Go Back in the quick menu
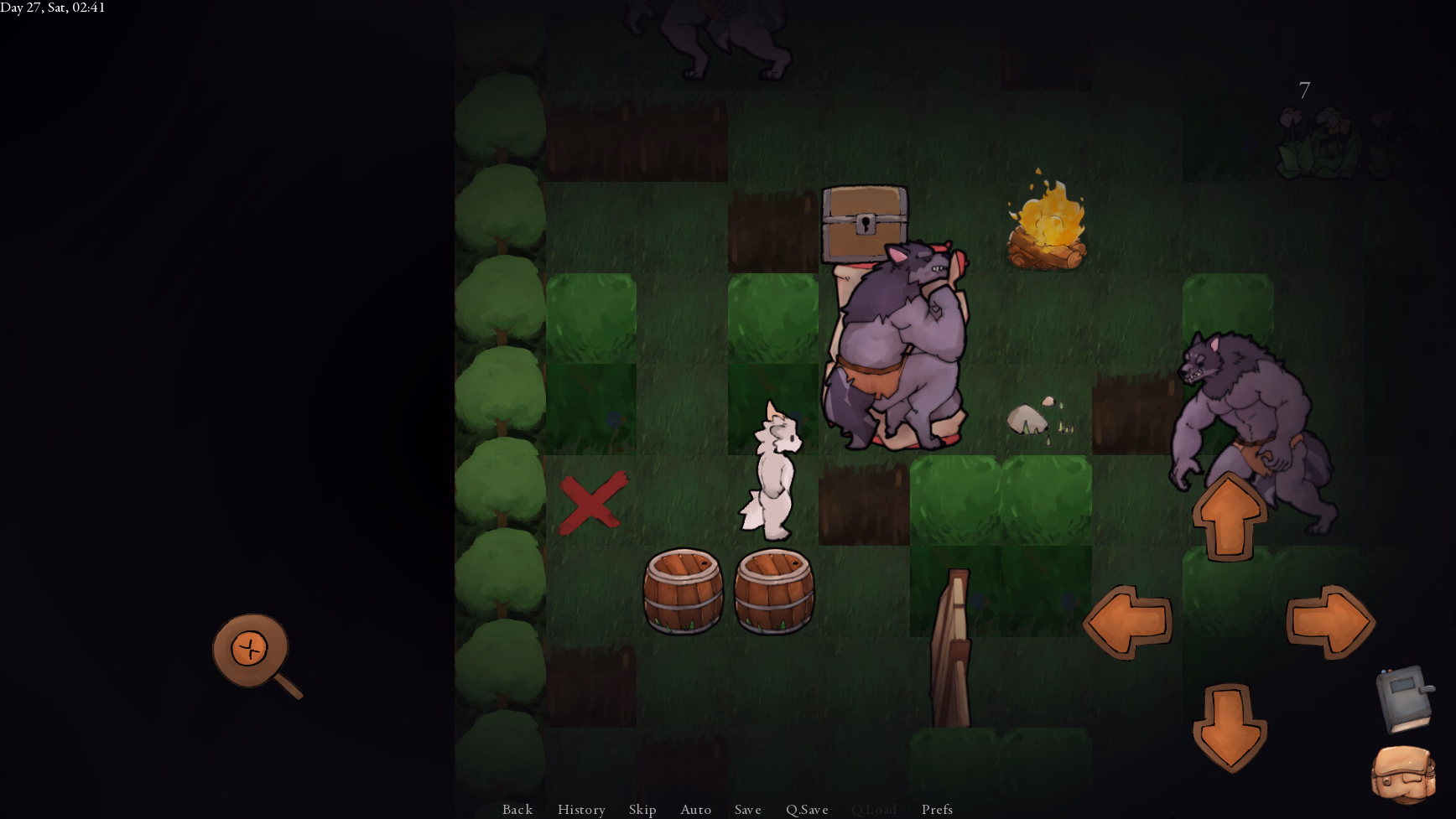Viewport: 1456px width, 819px height. 517,809
